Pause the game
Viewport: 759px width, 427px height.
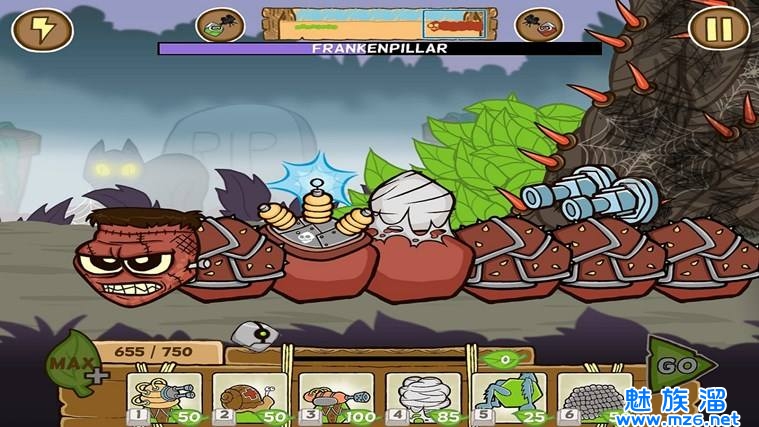click(719, 29)
